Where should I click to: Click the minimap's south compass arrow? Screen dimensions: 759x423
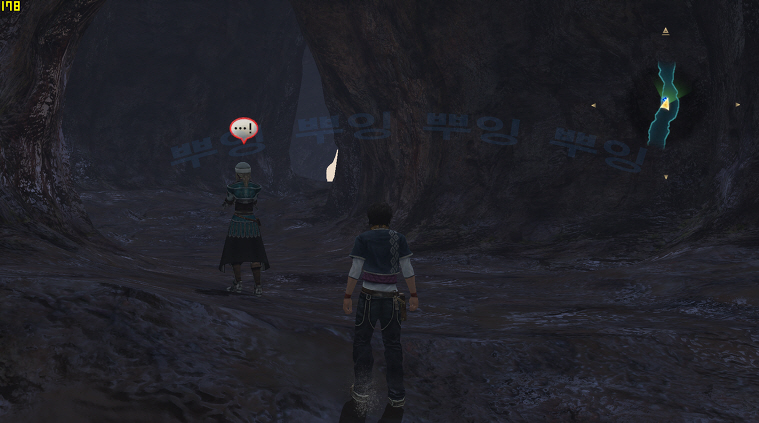665,177
